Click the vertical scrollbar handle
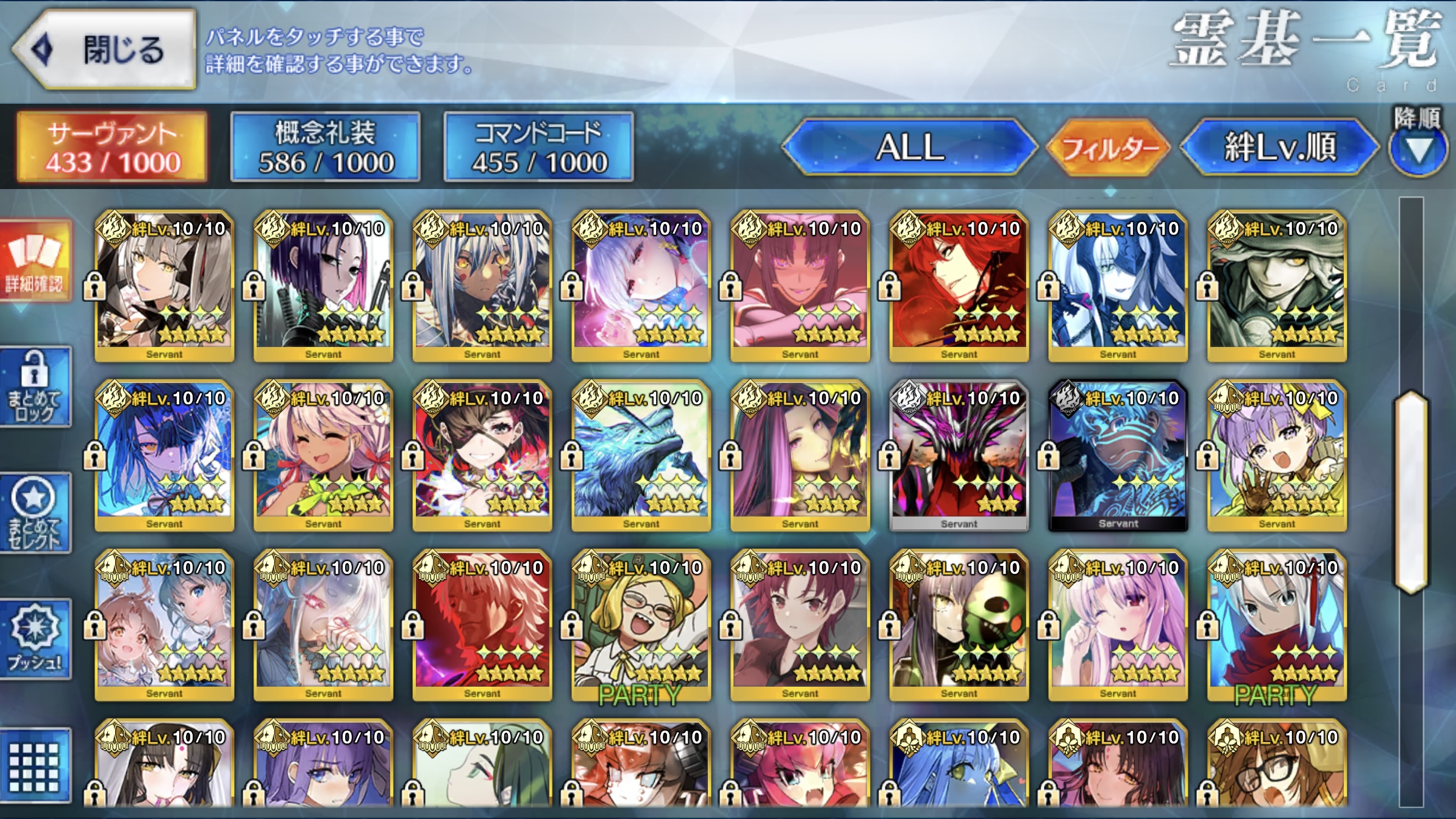Image resolution: width=1456 pixels, height=819 pixels. click(x=1411, y=493)
